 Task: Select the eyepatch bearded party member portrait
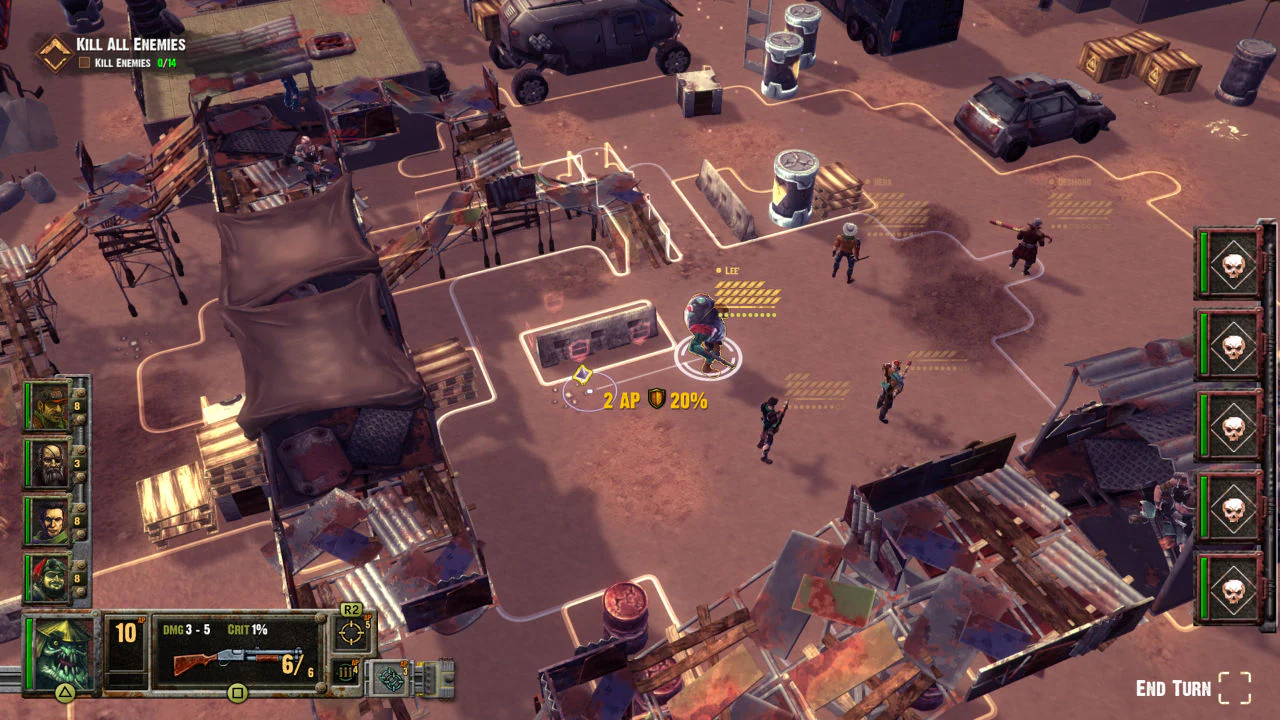click(48, 464)
